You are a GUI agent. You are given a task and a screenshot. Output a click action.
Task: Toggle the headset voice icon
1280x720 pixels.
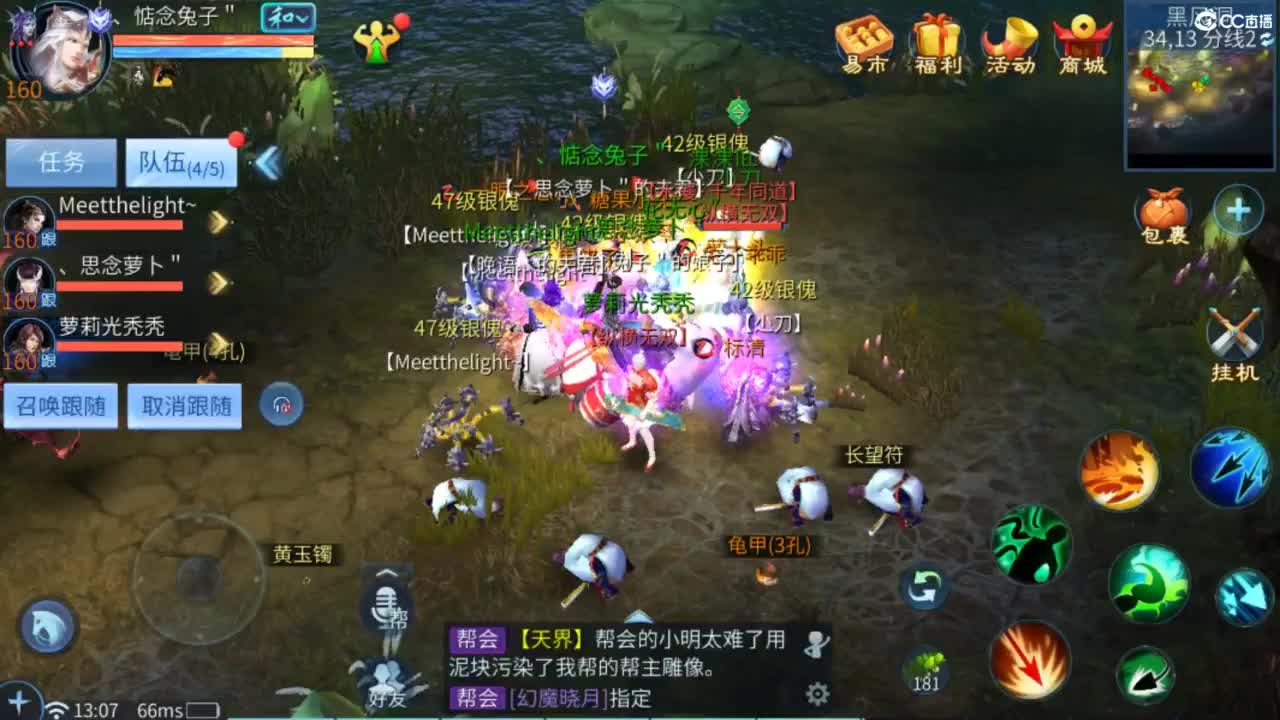pyautogui.click(x=282, y=406)
